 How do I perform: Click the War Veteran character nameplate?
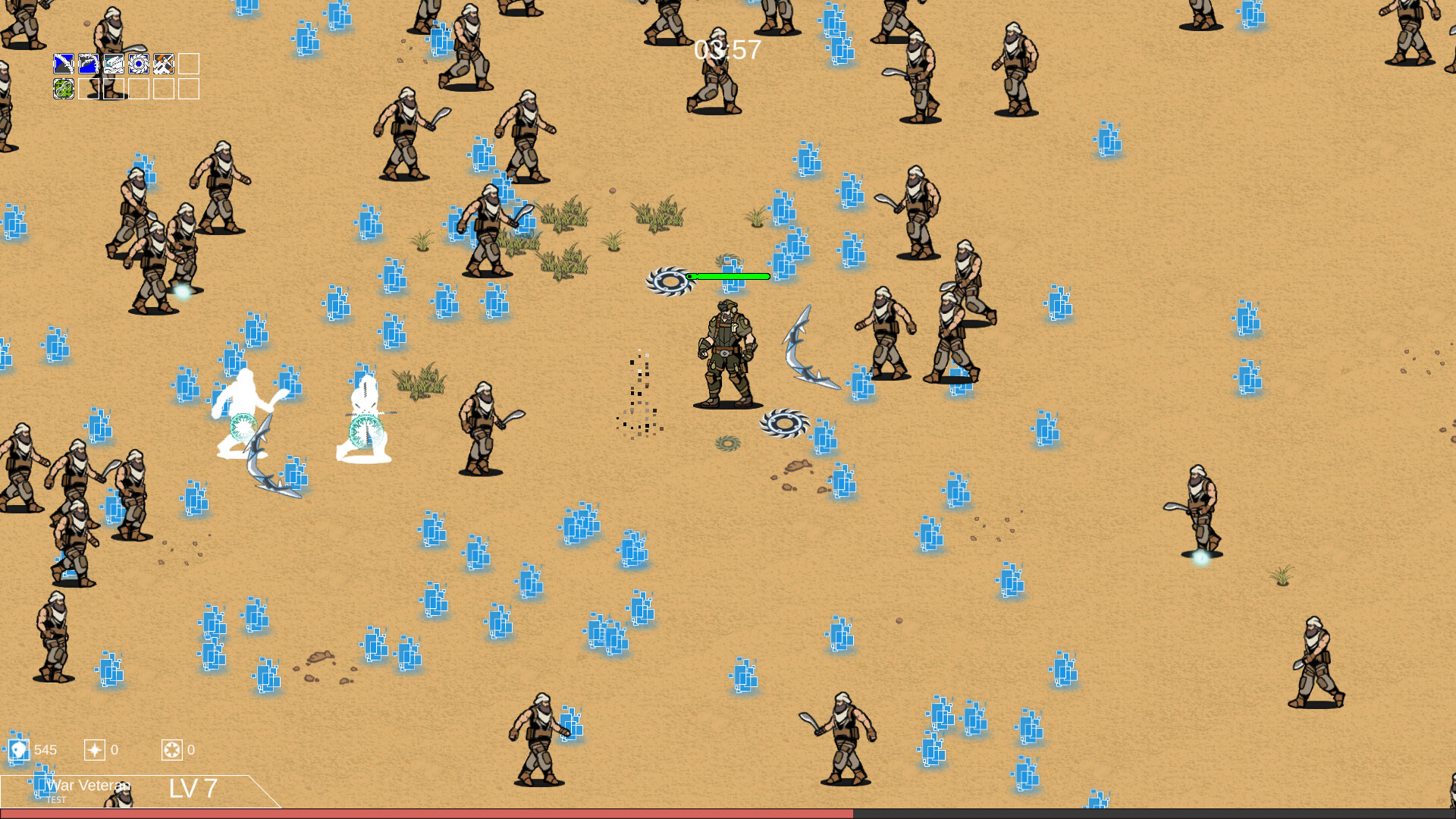[89, 786]
